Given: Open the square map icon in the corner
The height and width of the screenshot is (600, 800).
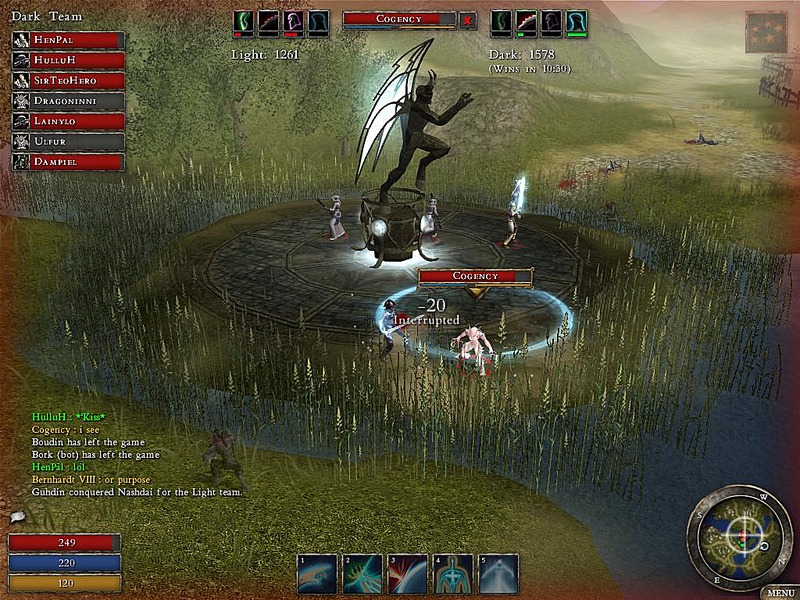Looking at the screenshot, I should click(x=765, y=31).
